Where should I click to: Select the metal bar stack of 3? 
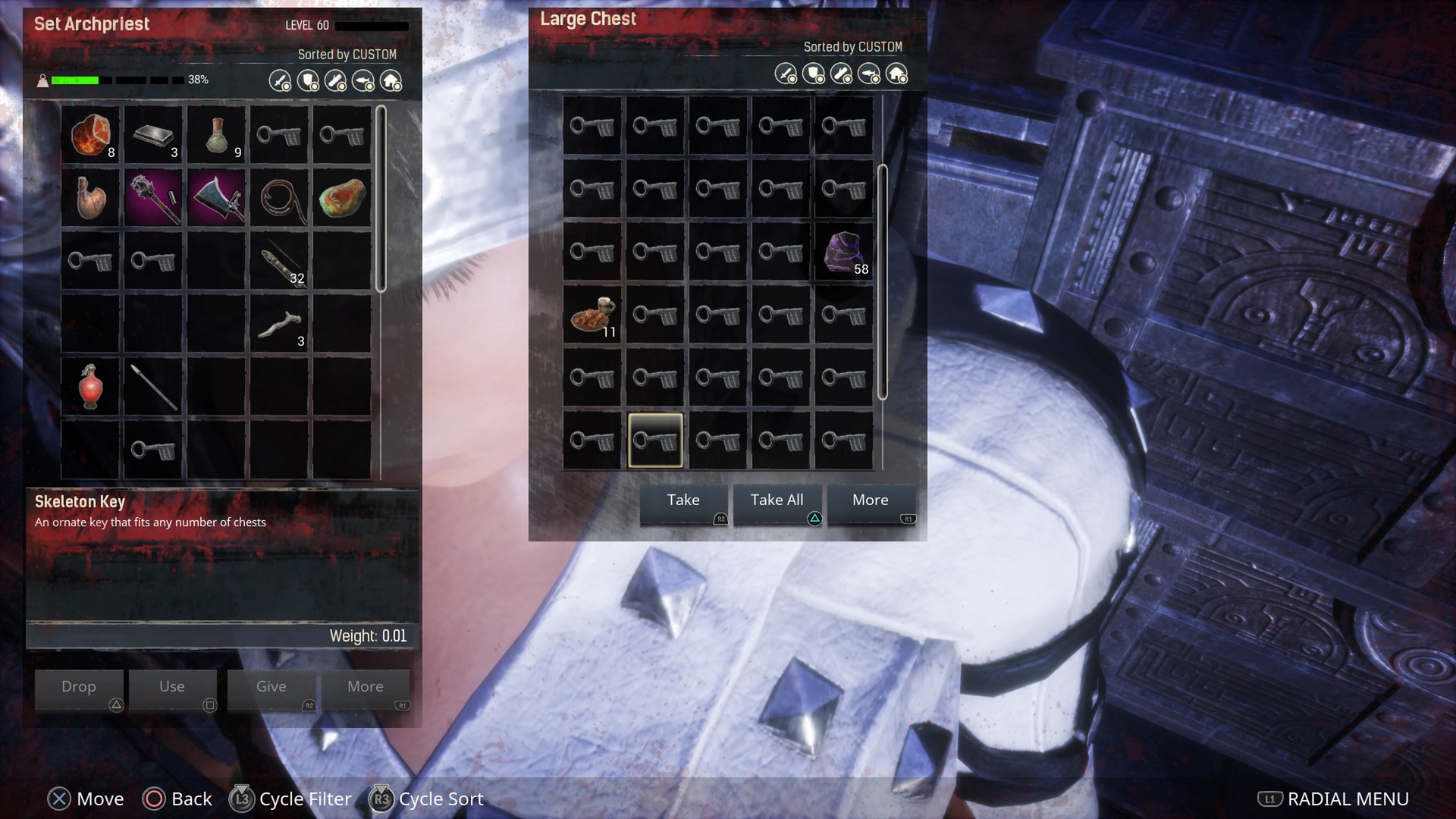(x=154, y=135)
